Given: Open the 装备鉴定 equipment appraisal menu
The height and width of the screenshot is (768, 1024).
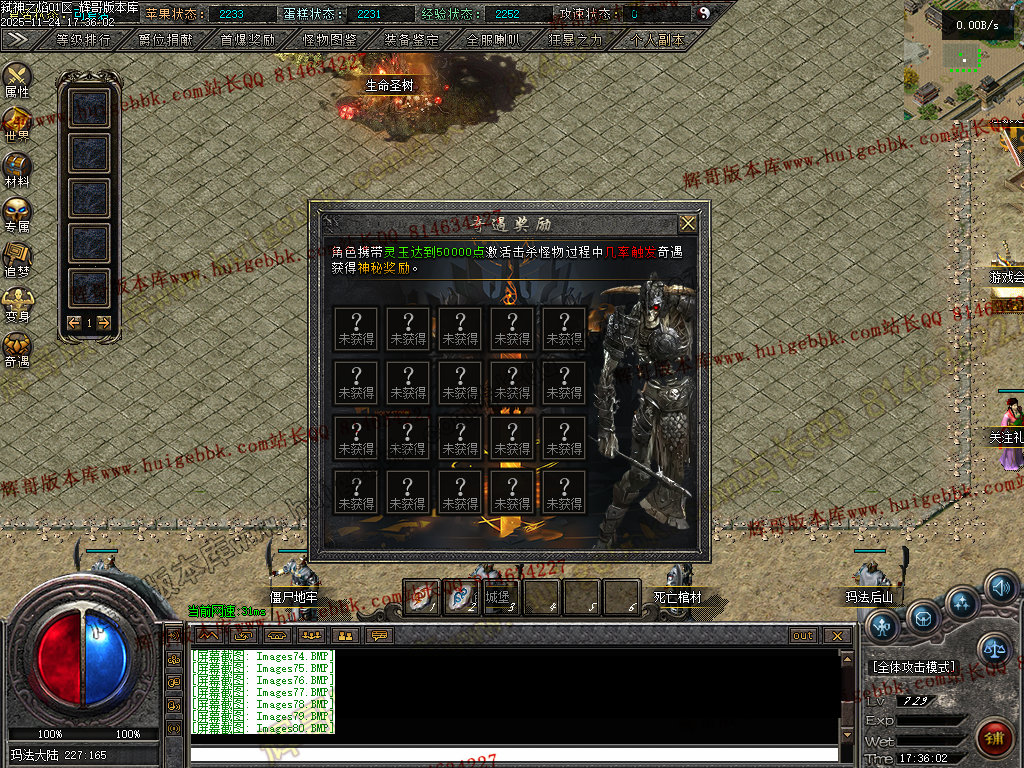Looking at the screenshot, I should click(x=411, y=40).
